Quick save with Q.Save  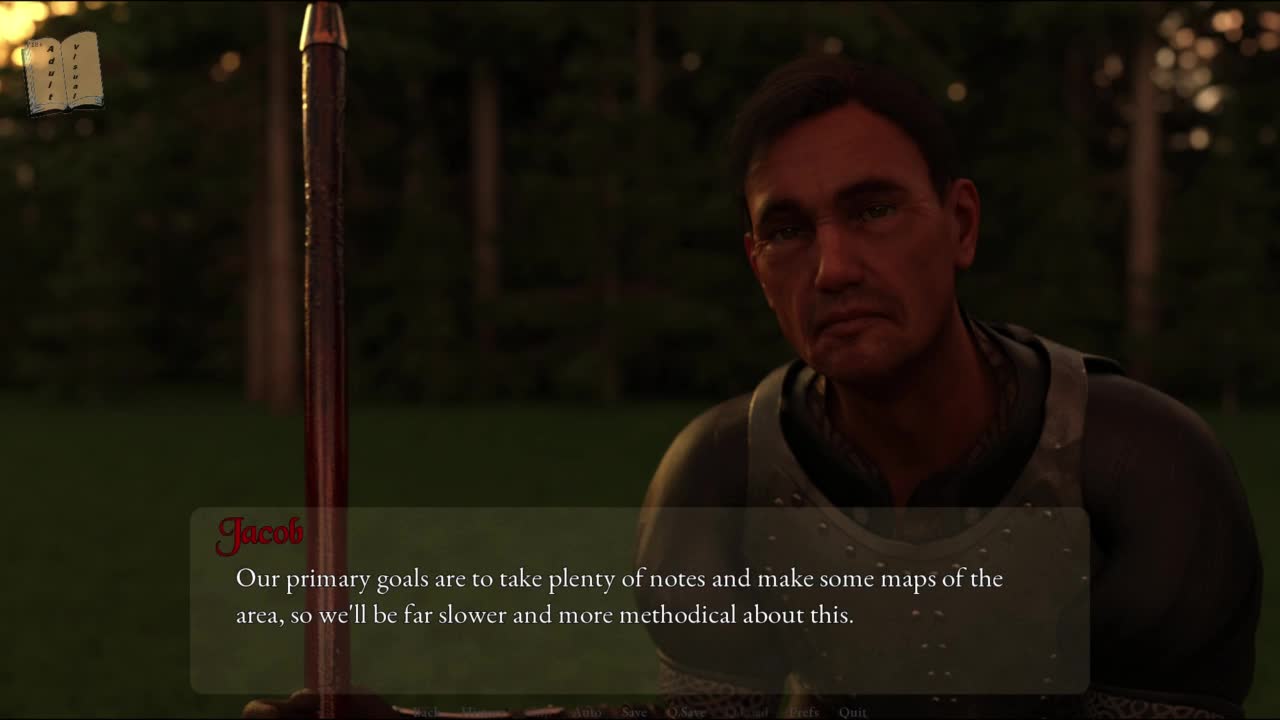click(x=686, y=712)
